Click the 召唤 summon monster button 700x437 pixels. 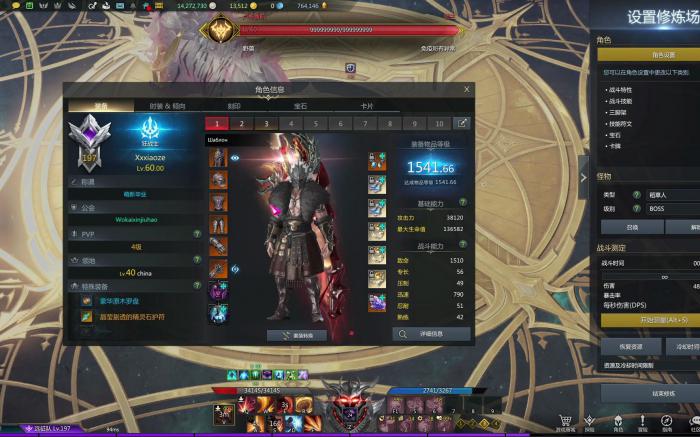pos(630,227)
